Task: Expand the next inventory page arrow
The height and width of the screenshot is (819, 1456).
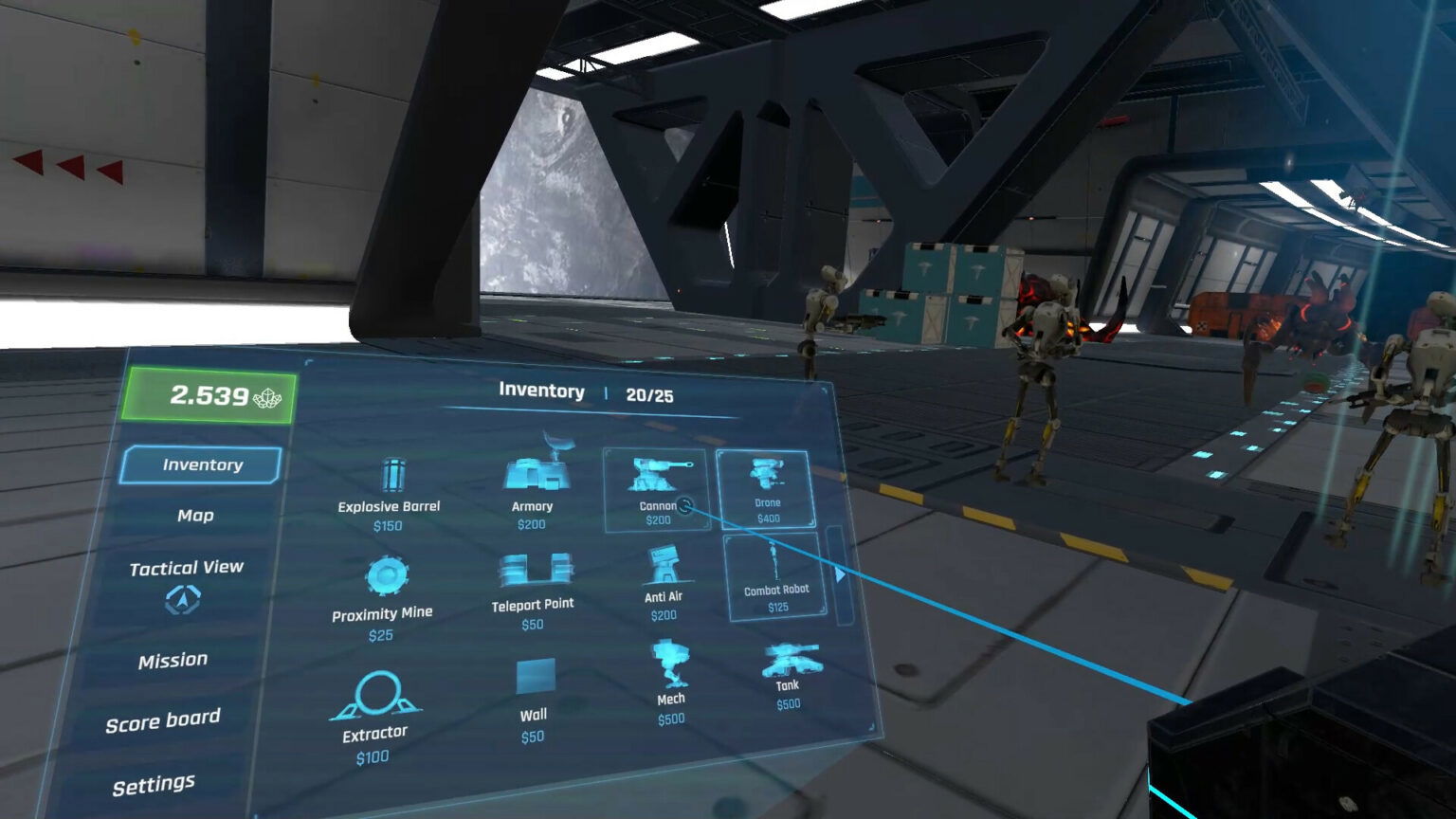Action: (x=842, y=574)
